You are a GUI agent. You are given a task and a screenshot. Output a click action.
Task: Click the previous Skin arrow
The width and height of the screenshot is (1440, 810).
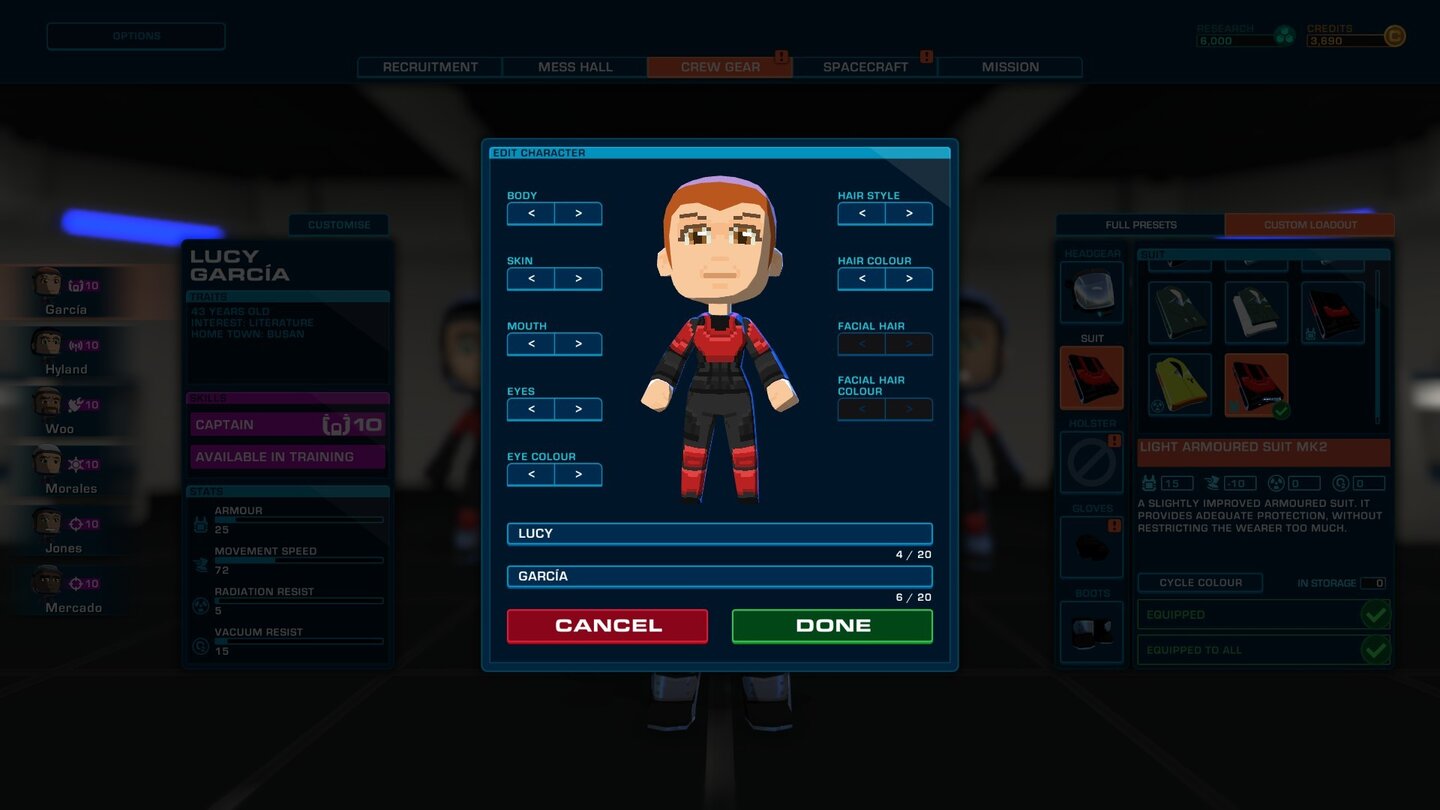click(530, 278)
